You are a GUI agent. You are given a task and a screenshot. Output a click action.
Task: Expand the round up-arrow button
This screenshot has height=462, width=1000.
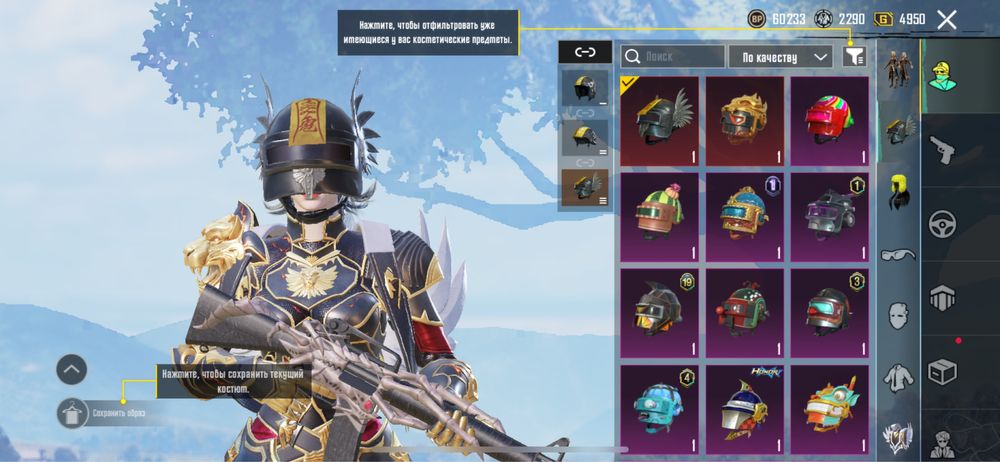point(71,370)
